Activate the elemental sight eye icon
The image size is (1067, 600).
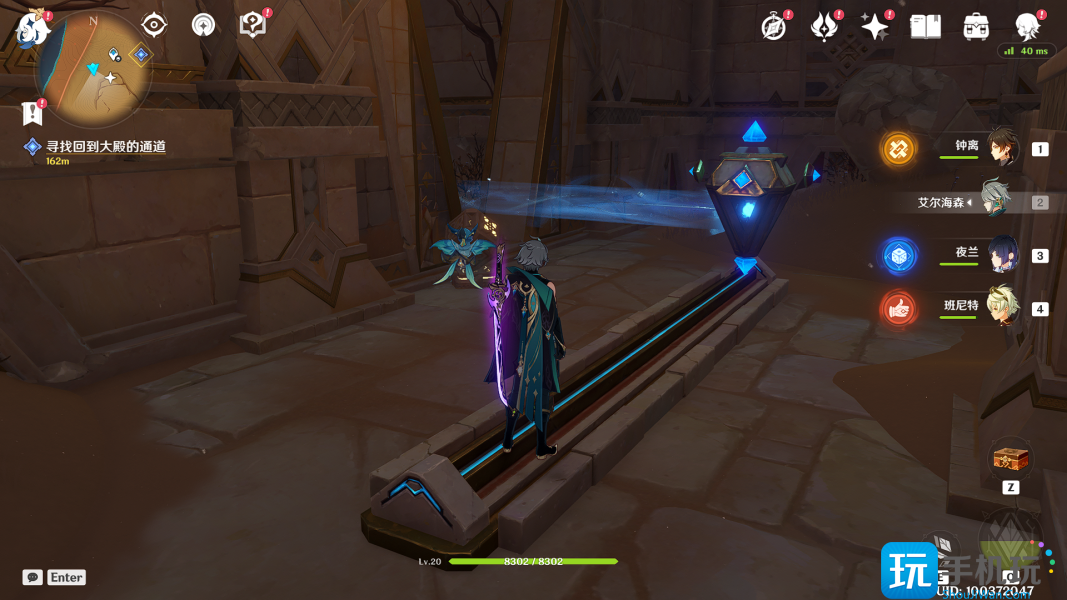tap(153, 25)
